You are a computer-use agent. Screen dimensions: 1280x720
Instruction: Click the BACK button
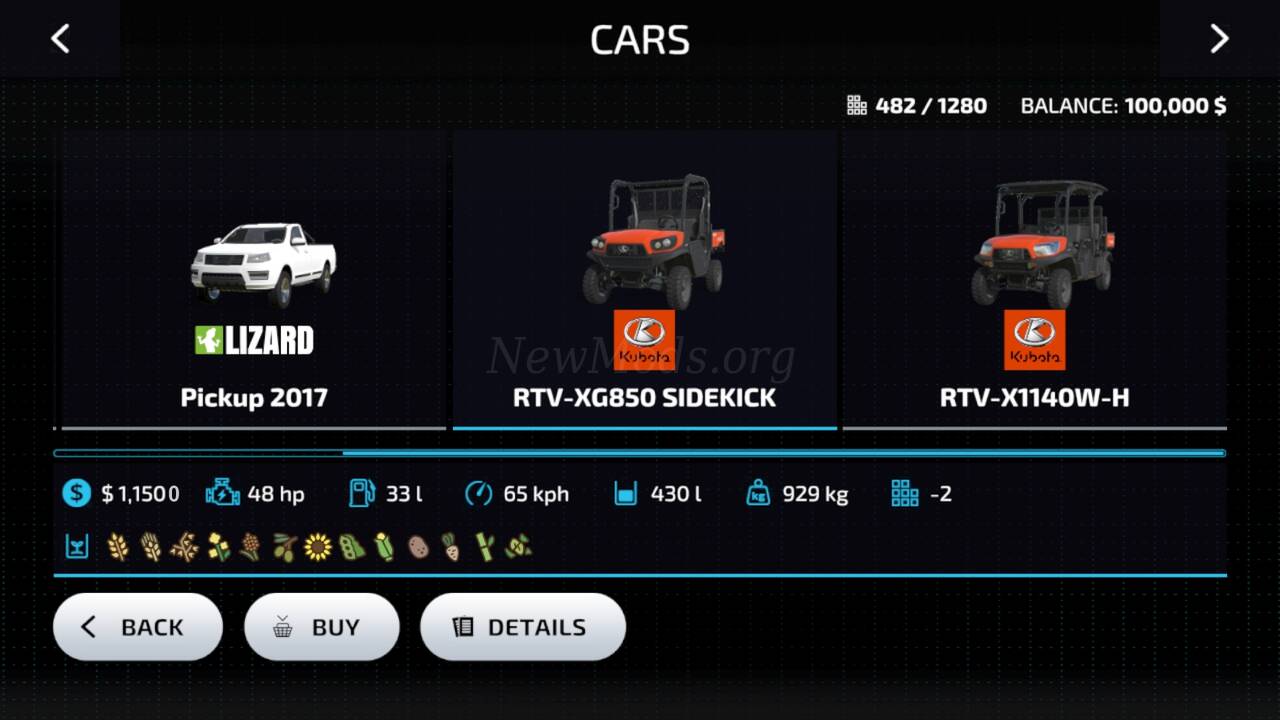point(138,627)
